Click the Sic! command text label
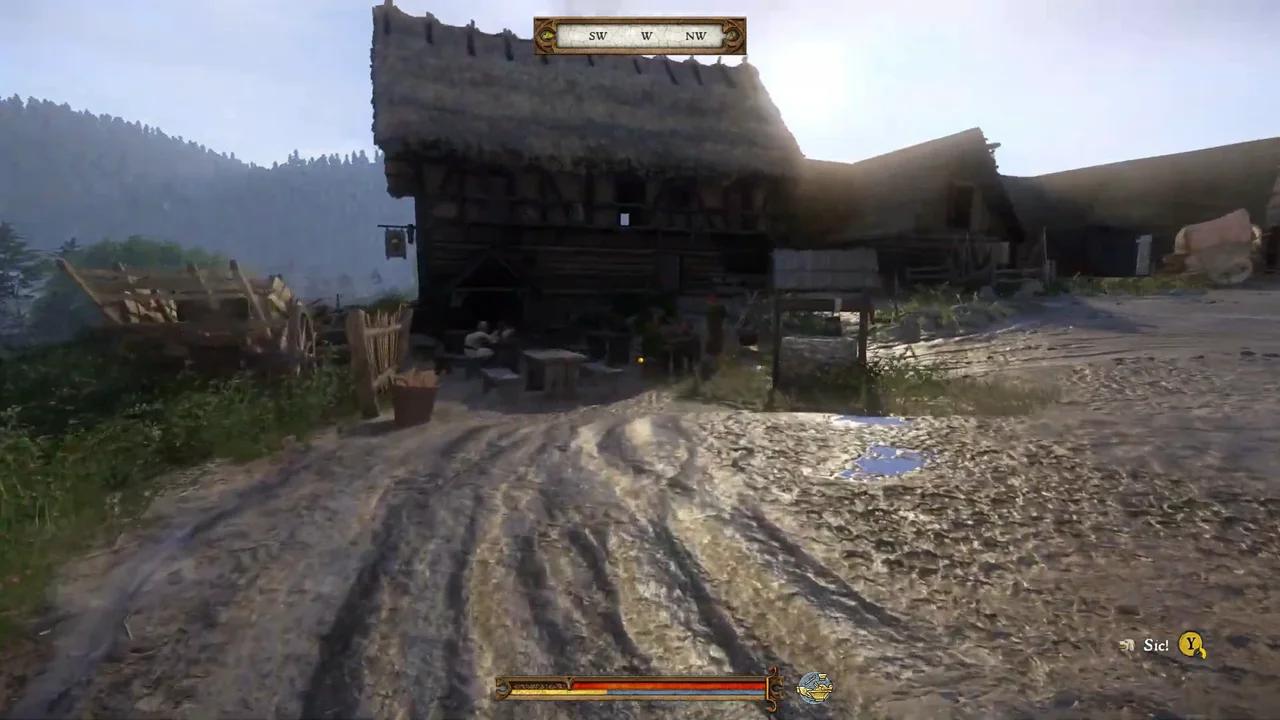Viewport: 1280px width, 720px height. coord(1156,645)
